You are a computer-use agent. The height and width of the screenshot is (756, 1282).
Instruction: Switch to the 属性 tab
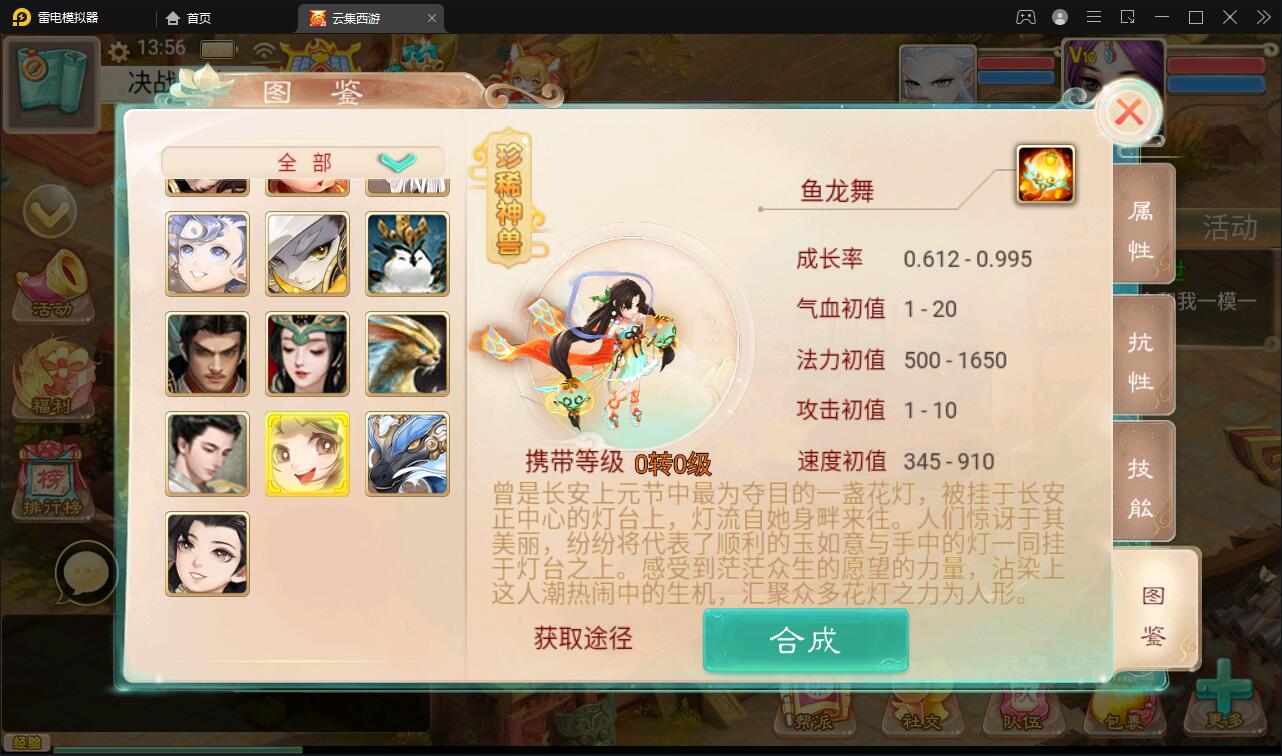click(x=1143, y=225)
